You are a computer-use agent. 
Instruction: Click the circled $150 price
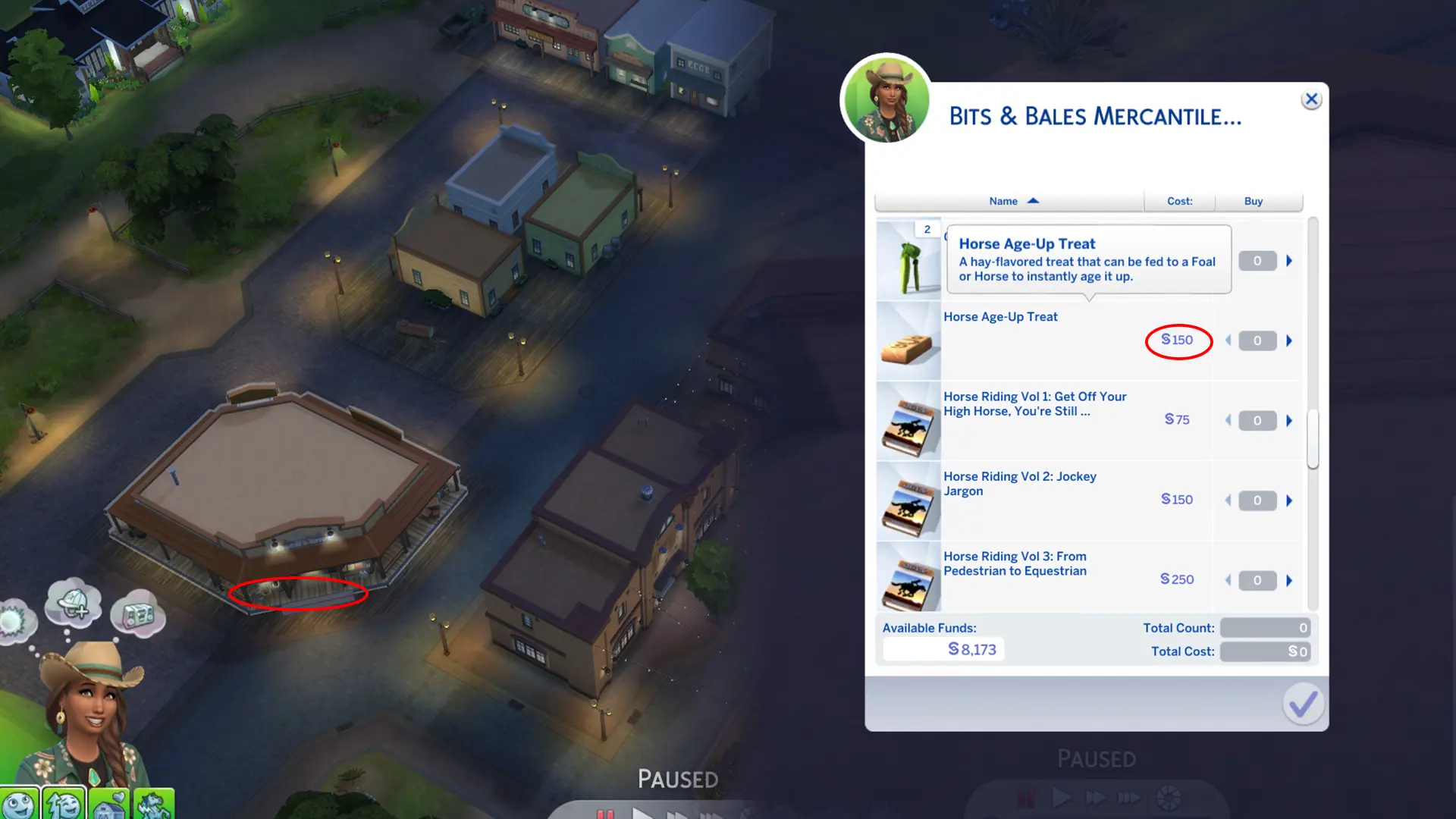pyautogui.click(x=1178, y=340)
